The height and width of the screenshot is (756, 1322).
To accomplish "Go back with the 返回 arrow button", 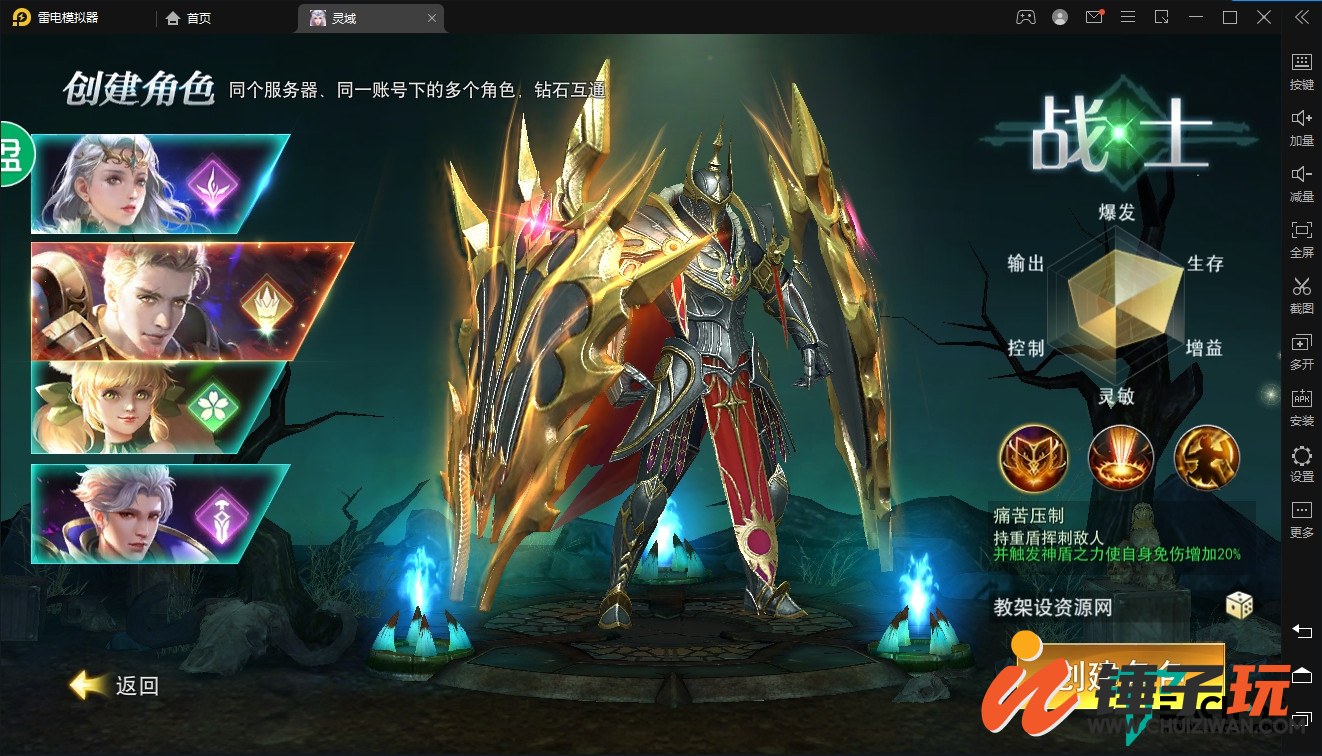I will pos(115,685).
